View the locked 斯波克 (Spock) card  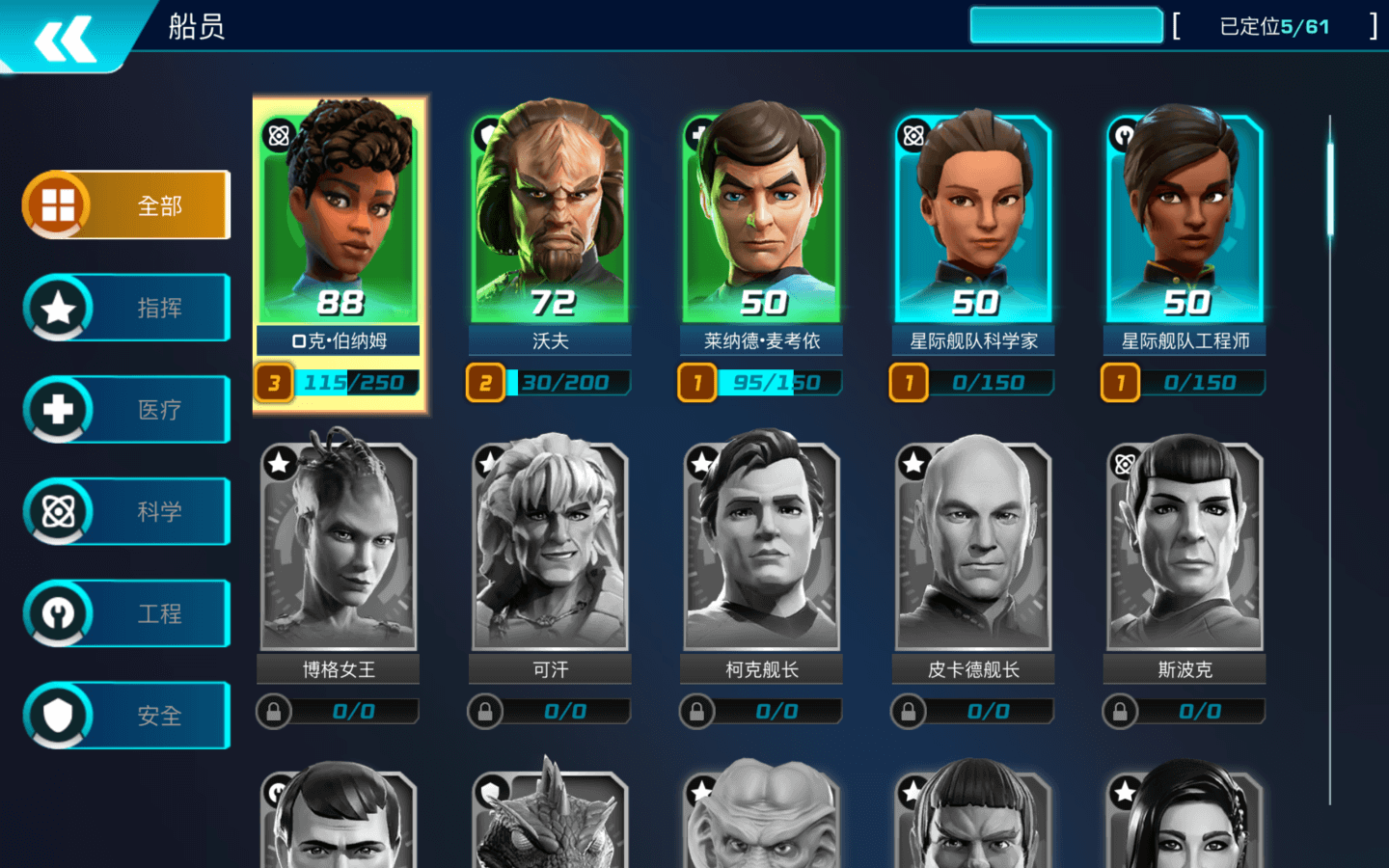click(x=1185, y=550)
